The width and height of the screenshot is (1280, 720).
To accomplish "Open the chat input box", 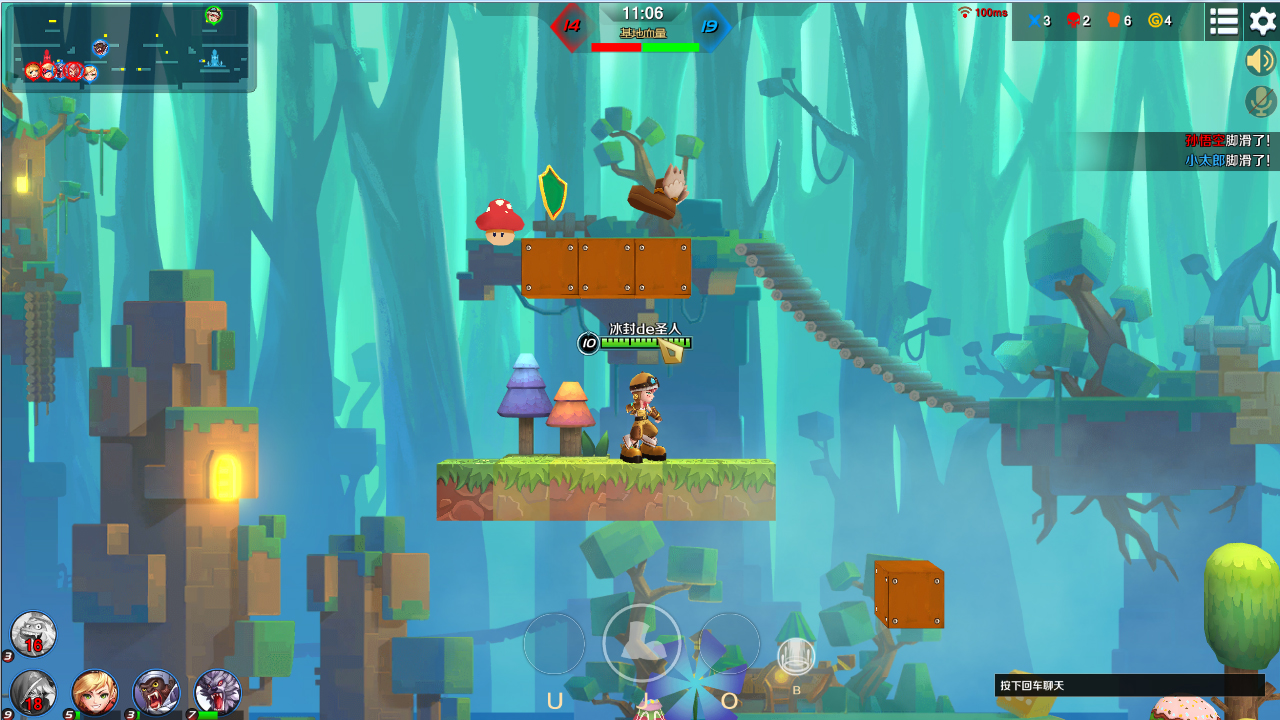I will coord(1130,685).
